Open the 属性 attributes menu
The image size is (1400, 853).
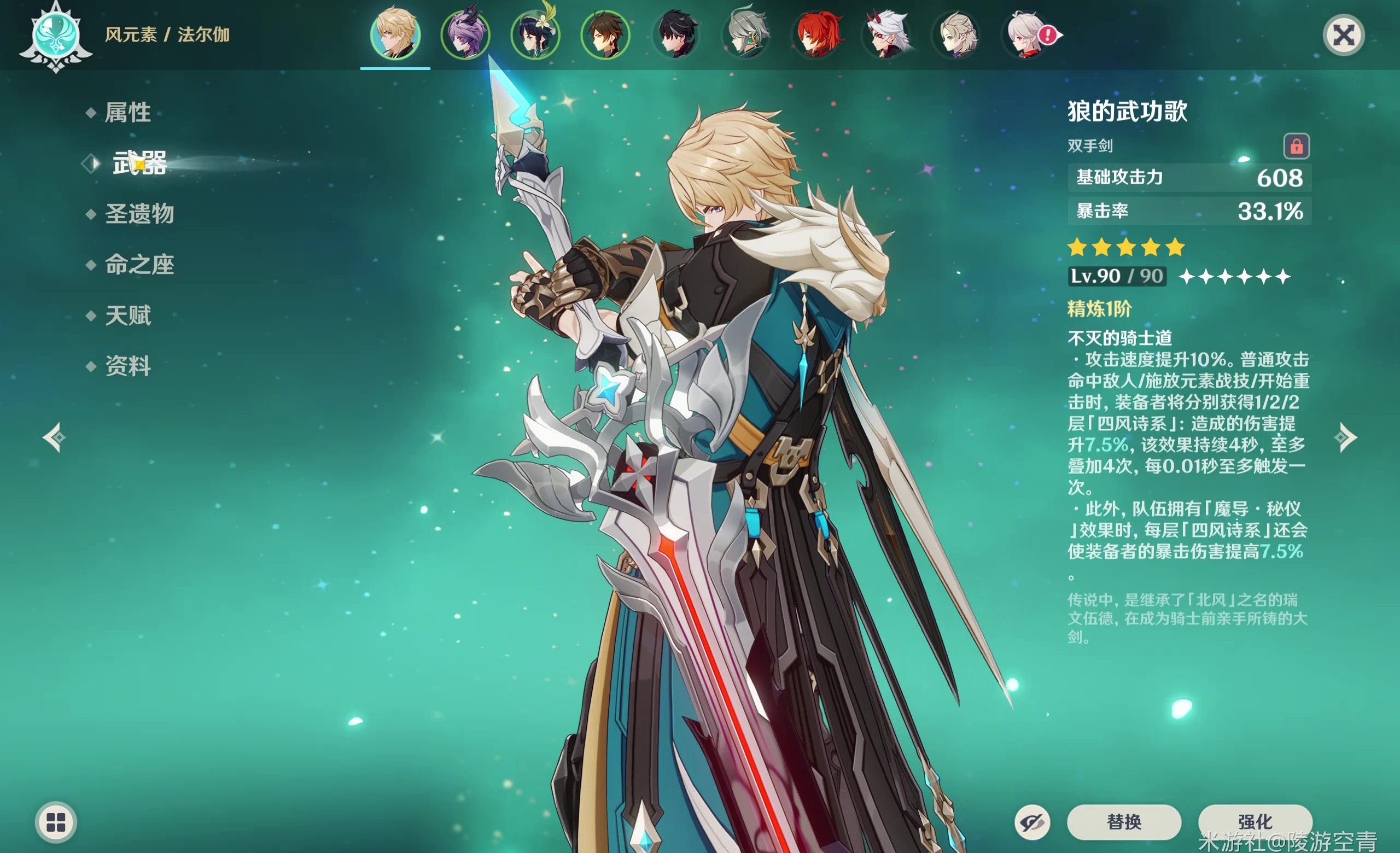(127, 113)
